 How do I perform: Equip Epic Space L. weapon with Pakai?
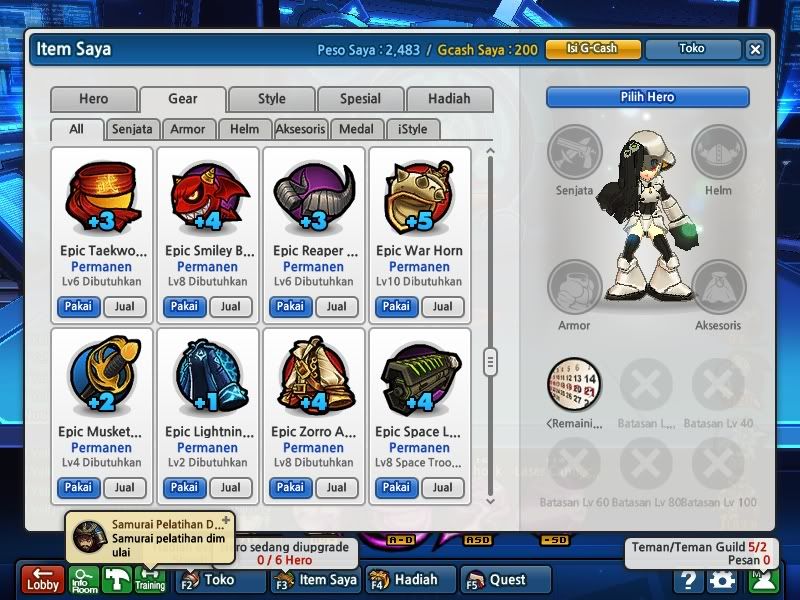click(396, 487)
